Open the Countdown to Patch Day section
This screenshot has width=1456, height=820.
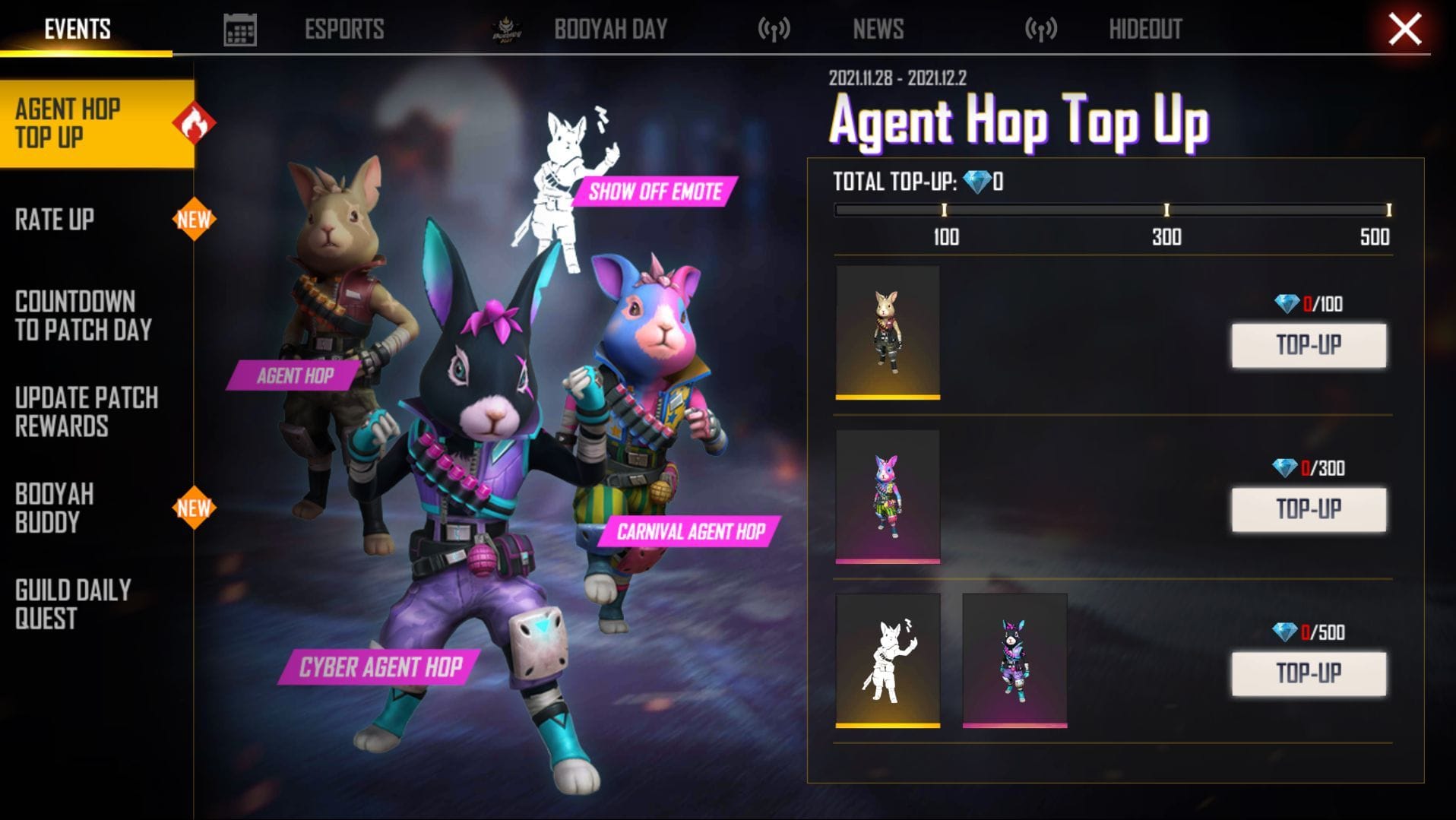pos(84,315)
